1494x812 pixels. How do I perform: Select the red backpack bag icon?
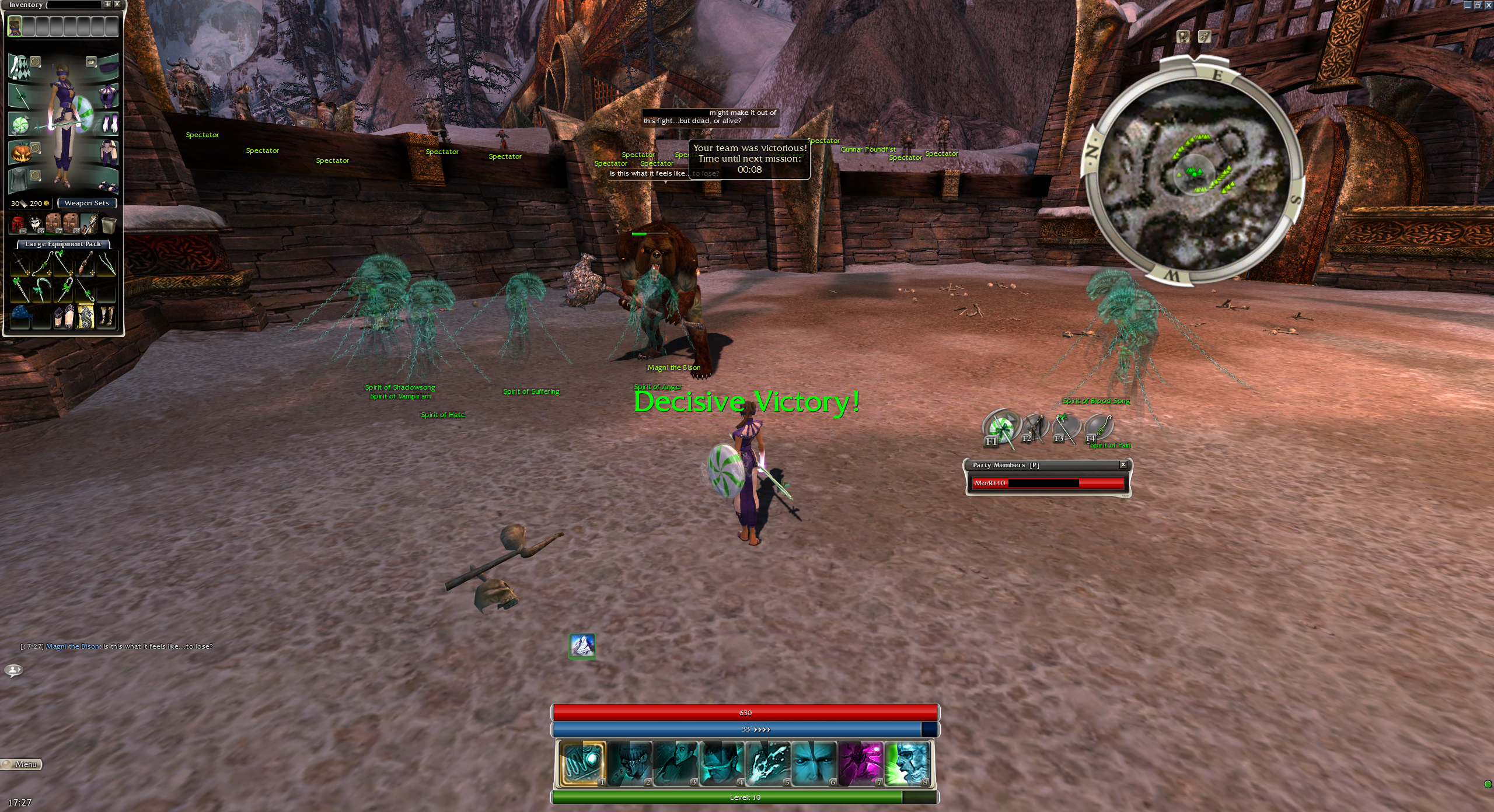tap(18, 223)
